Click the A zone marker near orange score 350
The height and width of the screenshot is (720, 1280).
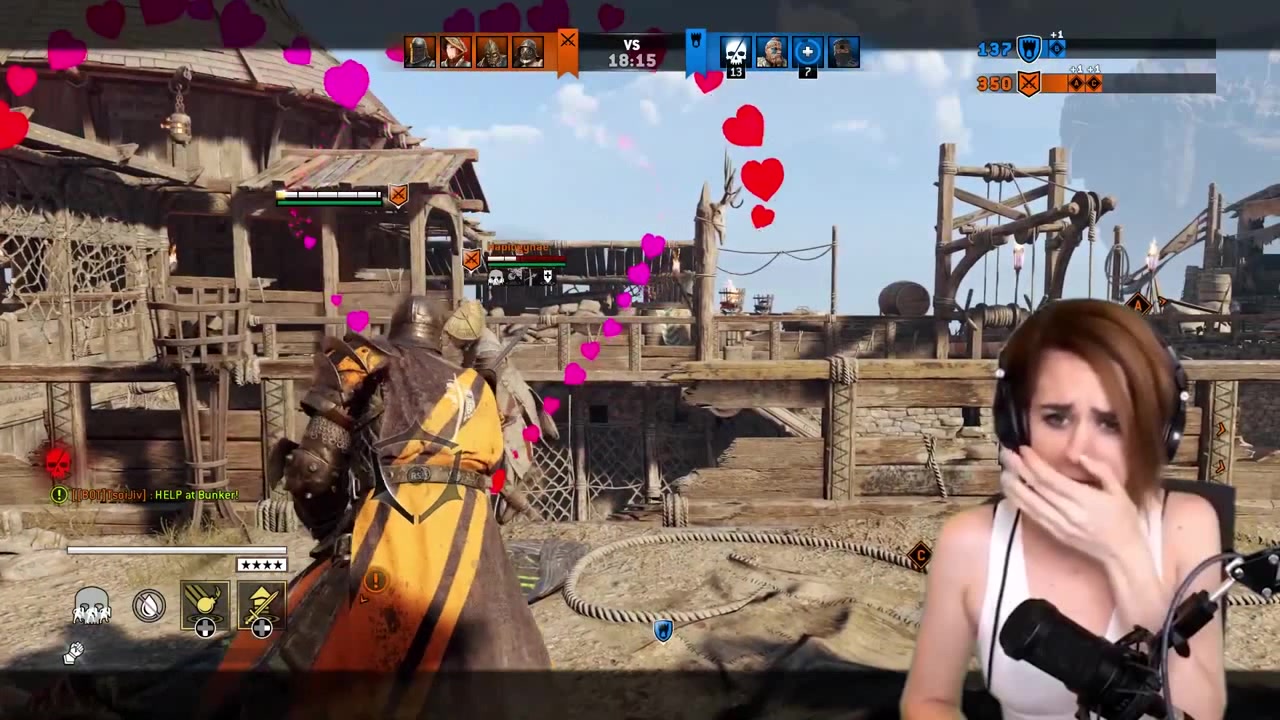(x=1077, y=82)
